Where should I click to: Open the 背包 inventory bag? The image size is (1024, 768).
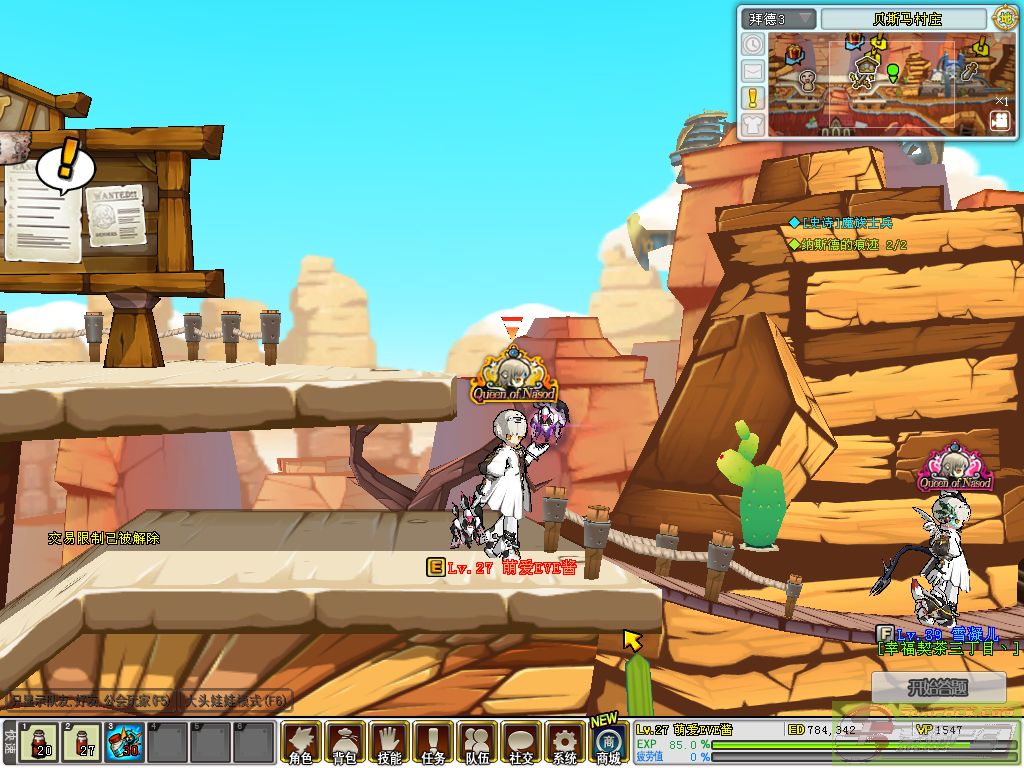tap(344, 743)
